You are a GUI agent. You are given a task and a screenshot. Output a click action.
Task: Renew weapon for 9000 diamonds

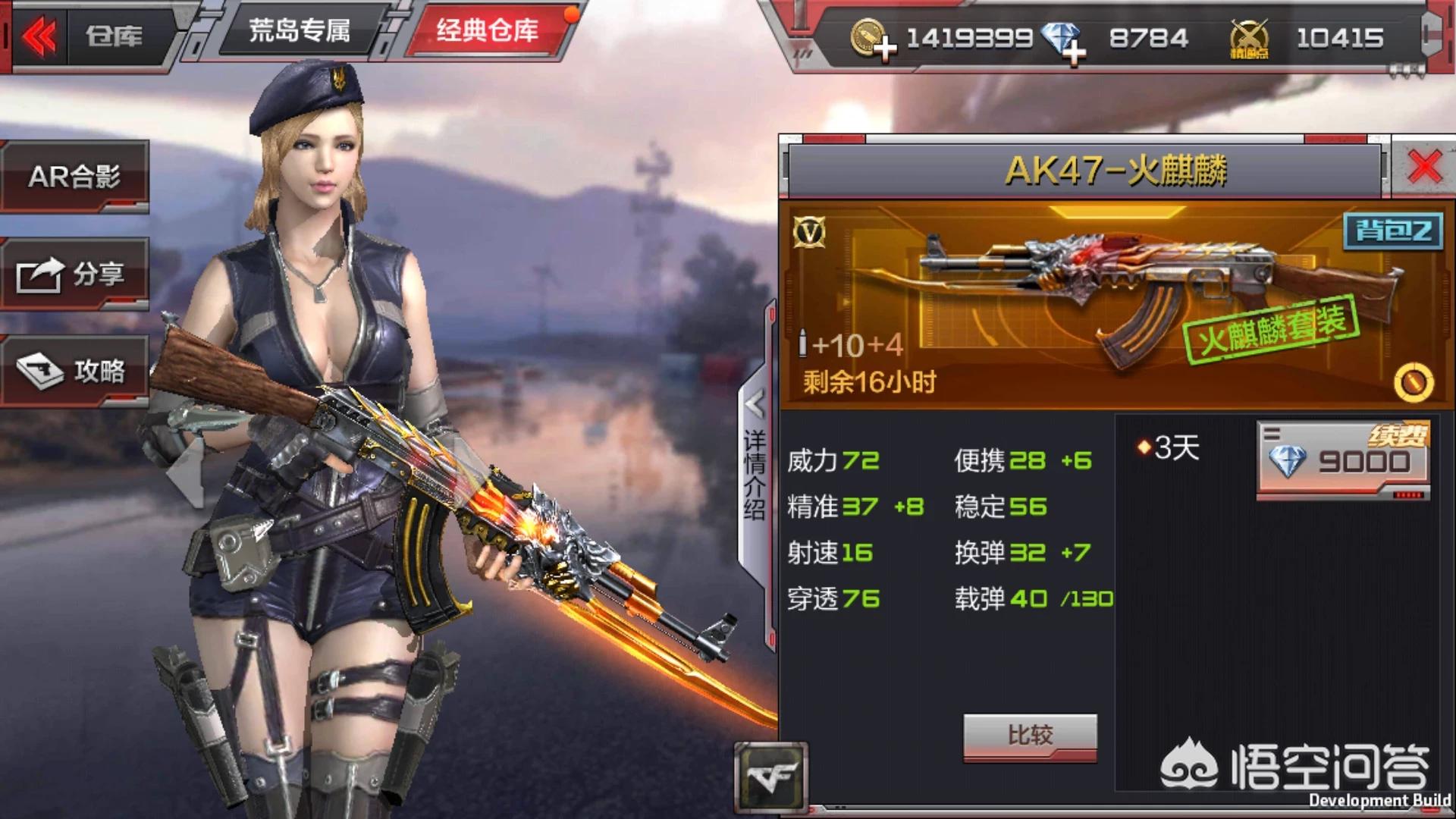[1342, 460]
